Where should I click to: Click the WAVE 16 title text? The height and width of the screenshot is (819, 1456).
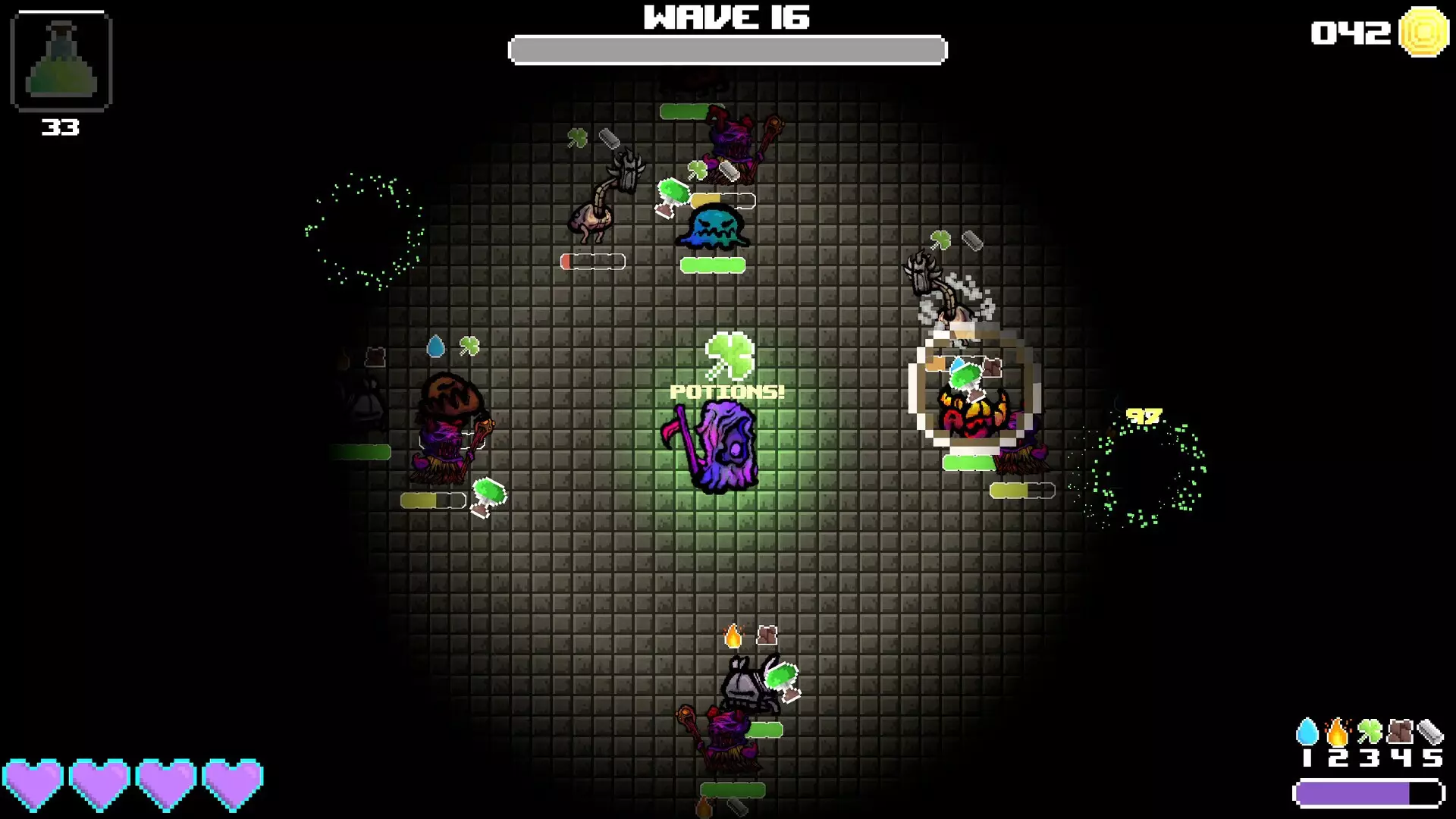[x=726, y=17]
